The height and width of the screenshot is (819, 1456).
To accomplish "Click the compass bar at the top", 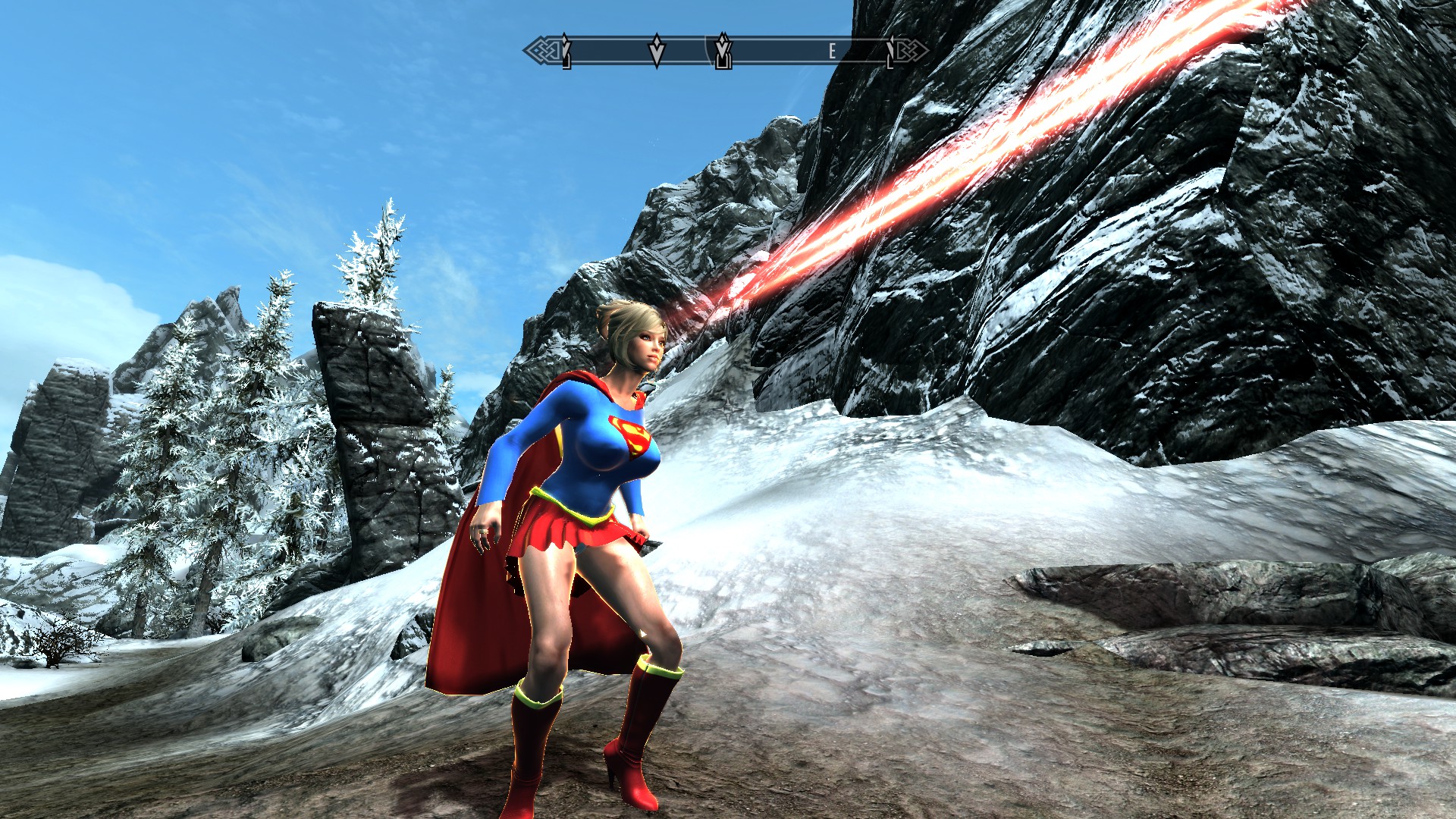I will [x=726, y=51].
